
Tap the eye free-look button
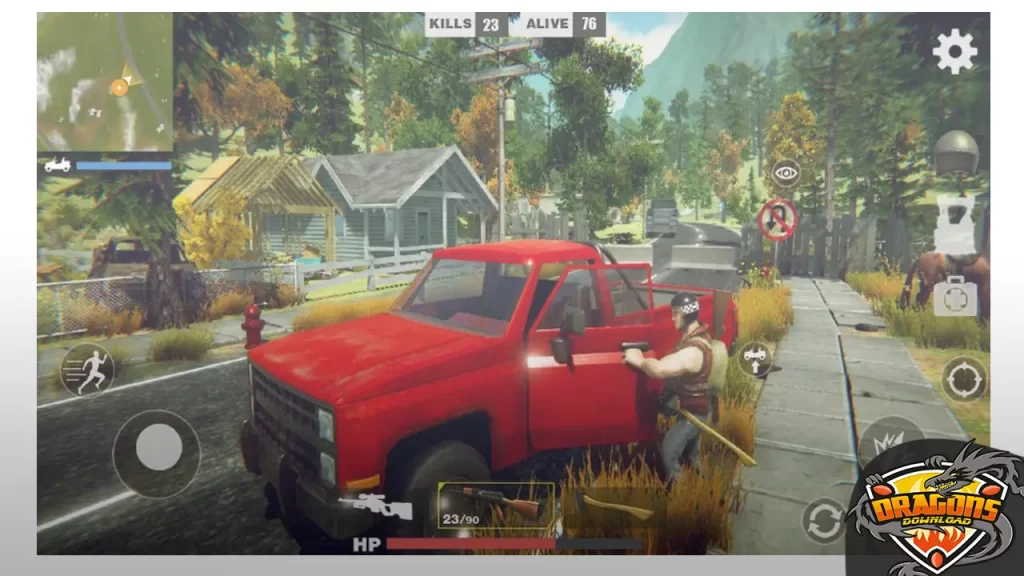pyautogui.click(x=786, y=173)
